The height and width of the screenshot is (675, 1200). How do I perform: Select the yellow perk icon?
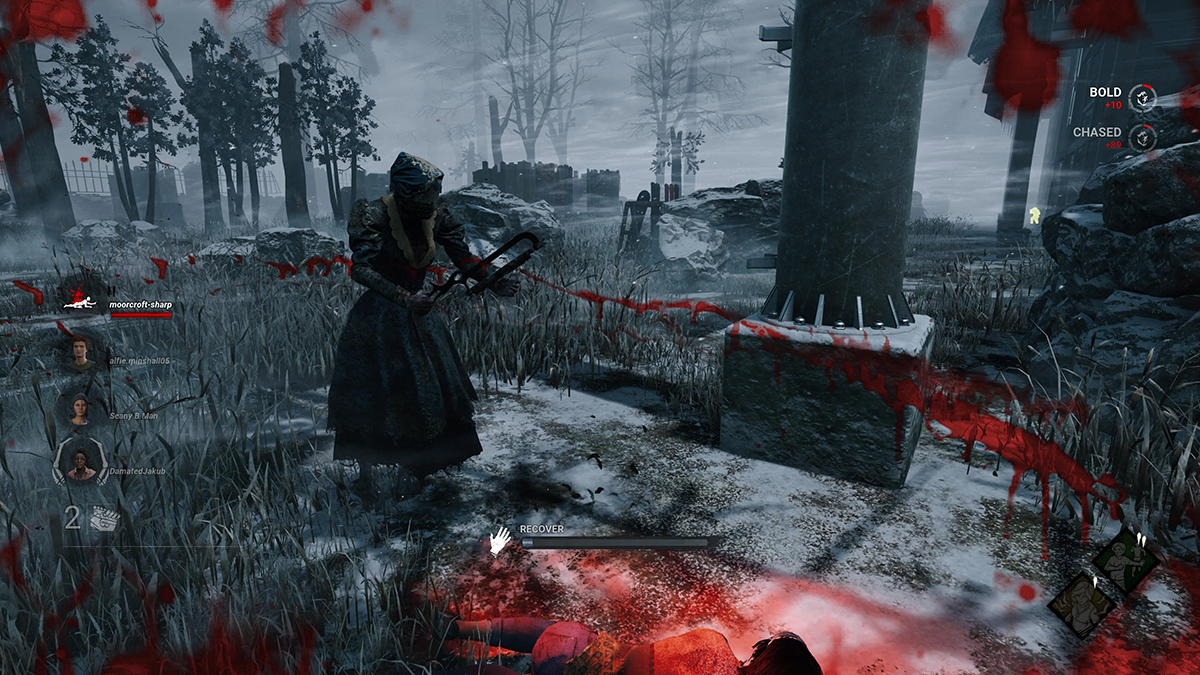coord(1082,604)
